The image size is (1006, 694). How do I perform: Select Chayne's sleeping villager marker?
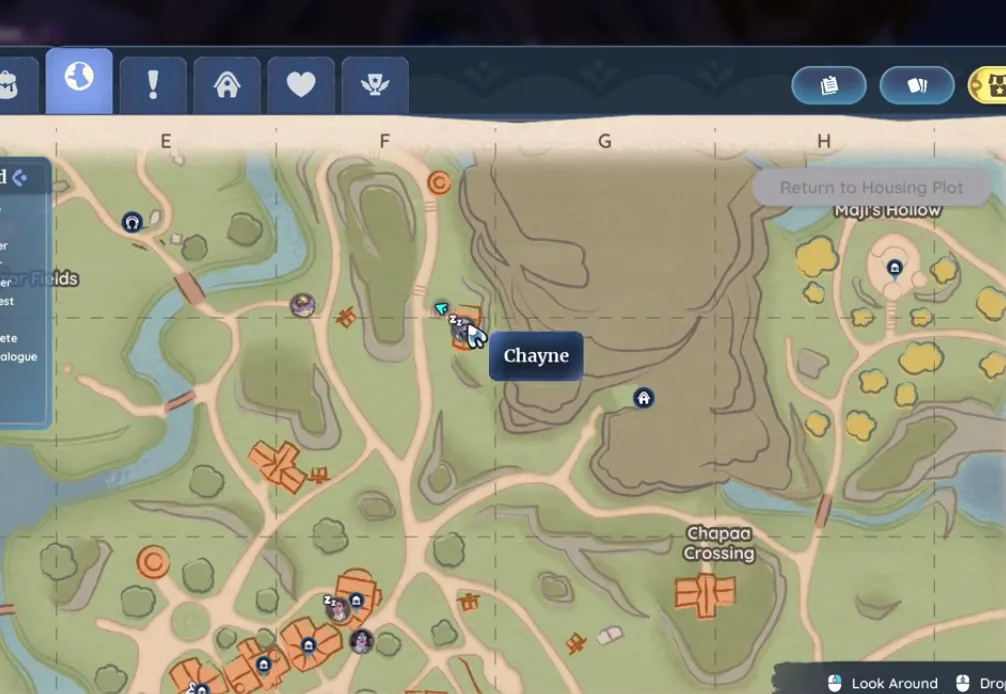tap(461, 332)
